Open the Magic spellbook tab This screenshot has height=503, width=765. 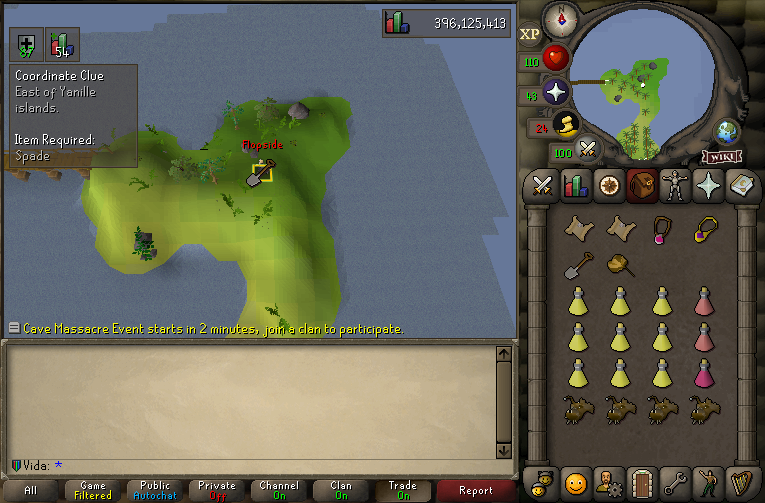(x=739, y=186)
